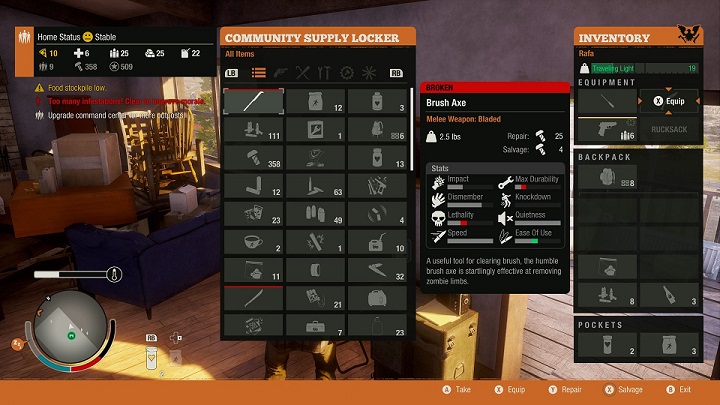Screen dimensions: 720x405
Task: Select the equipped melee weapon slot
Action: click(607, 102)
